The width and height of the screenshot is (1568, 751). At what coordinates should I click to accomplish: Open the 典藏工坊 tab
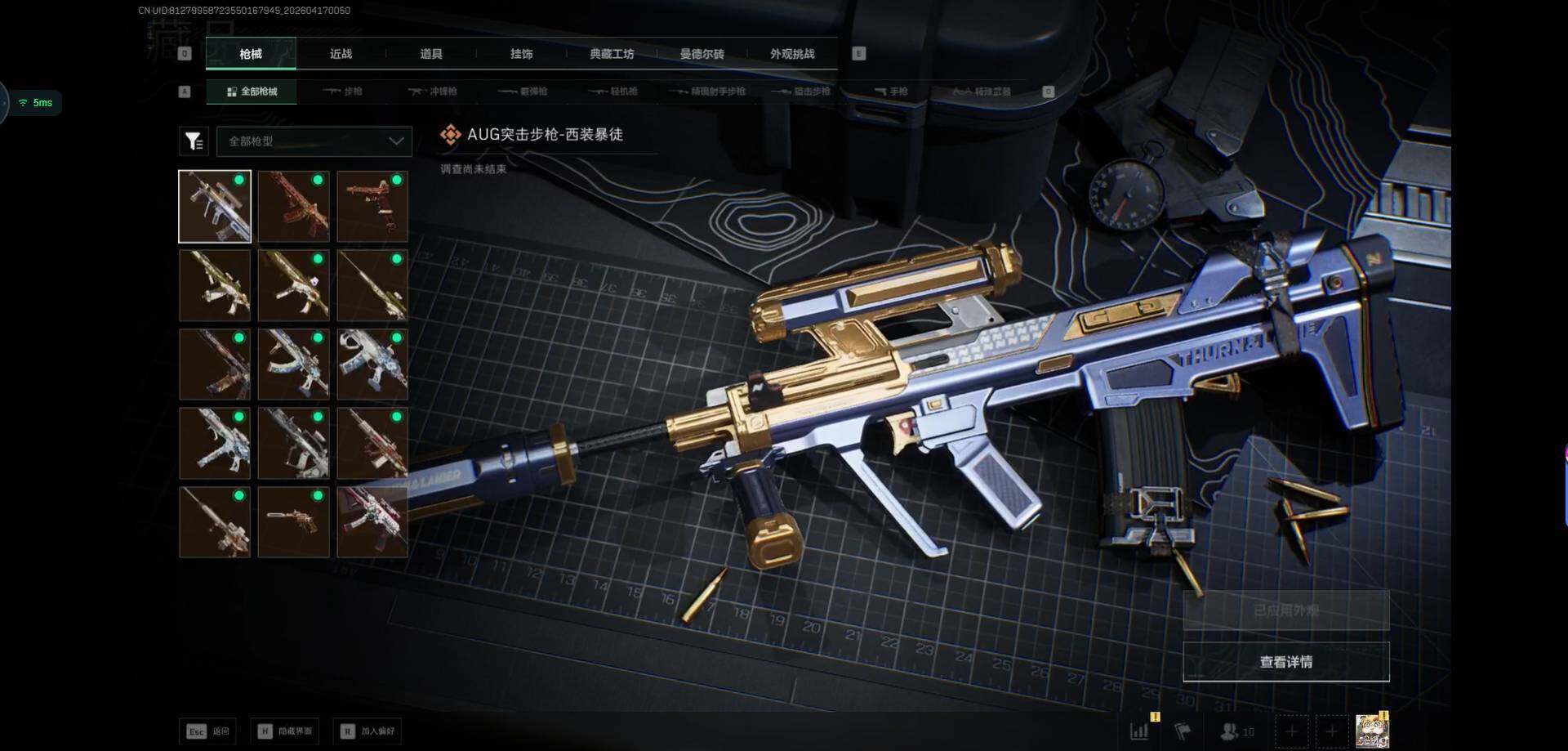coord(612,54)
